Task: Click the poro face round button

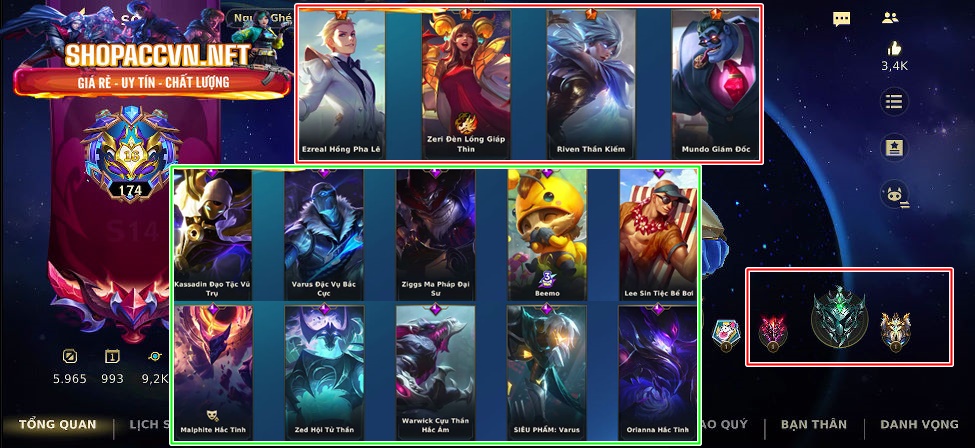Action: (893, 195)
